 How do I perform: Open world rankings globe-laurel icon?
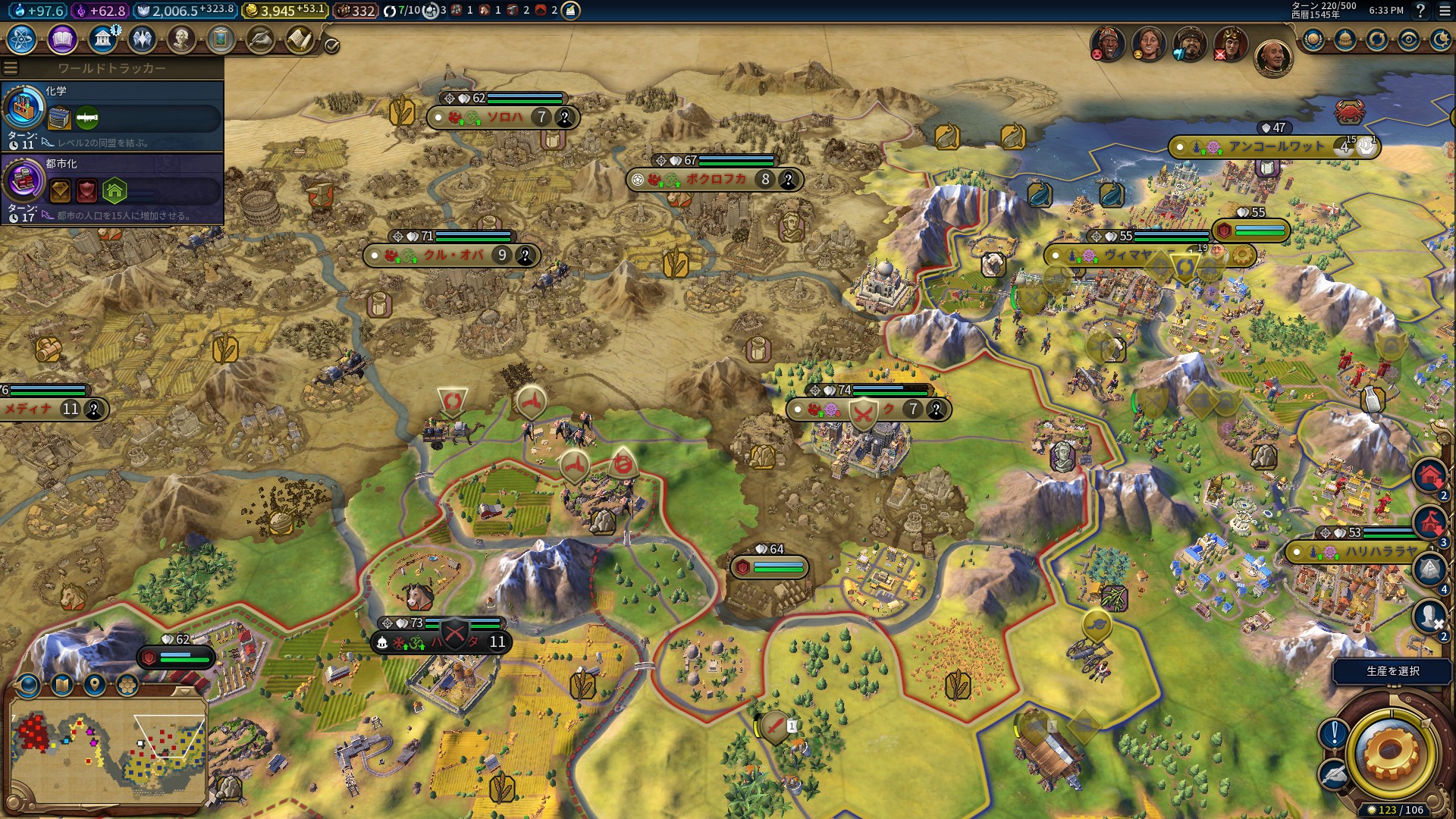coord(1313,40)
